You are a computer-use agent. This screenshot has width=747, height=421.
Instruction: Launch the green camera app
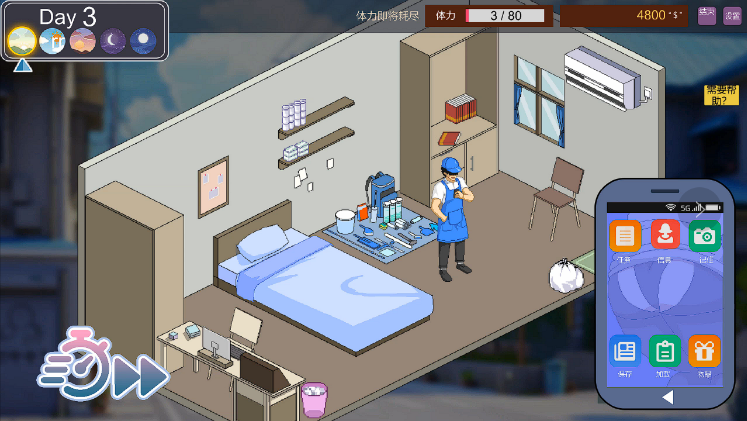pos(705,236)
